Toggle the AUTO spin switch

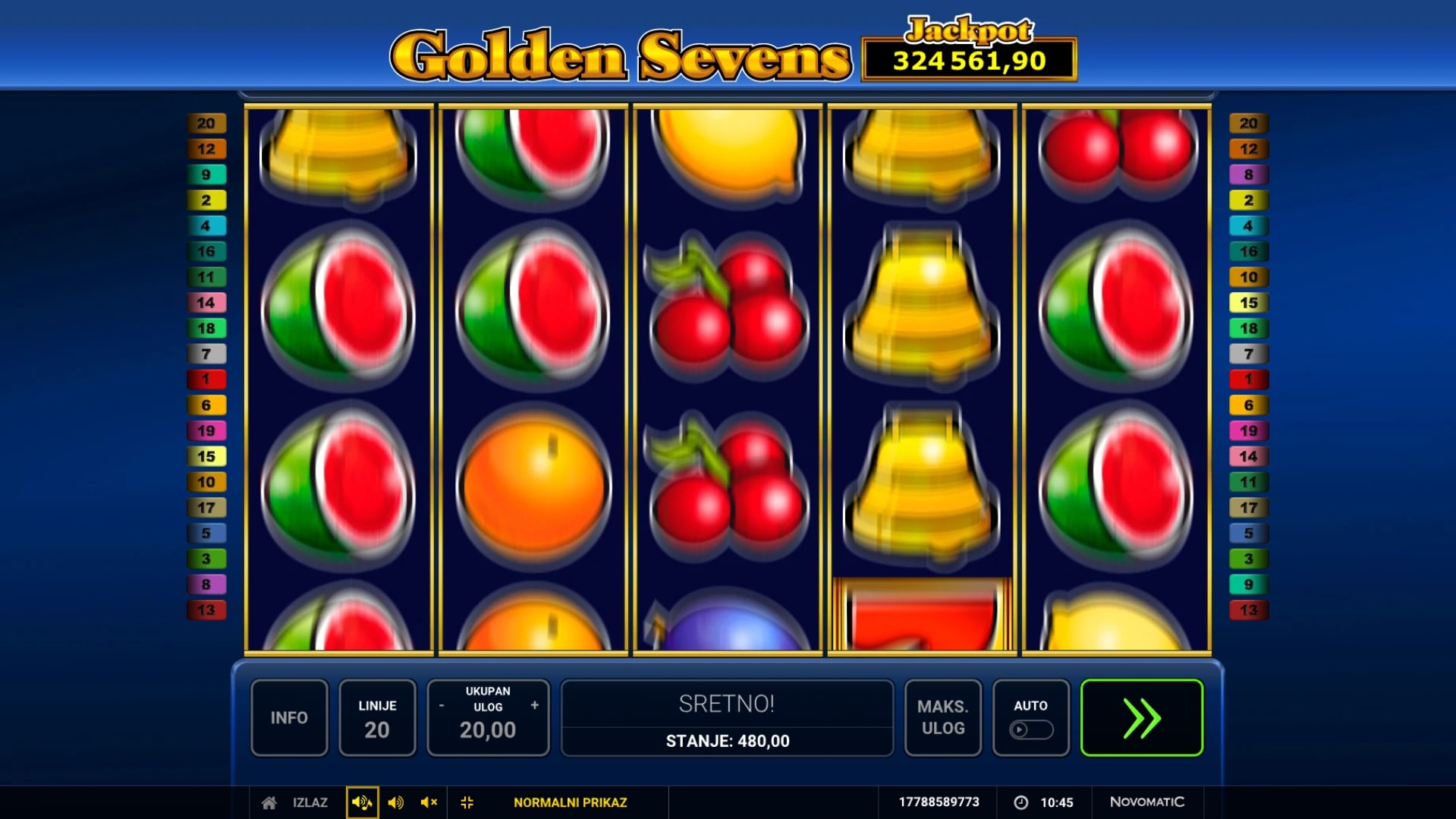[x=1030, y=729]
